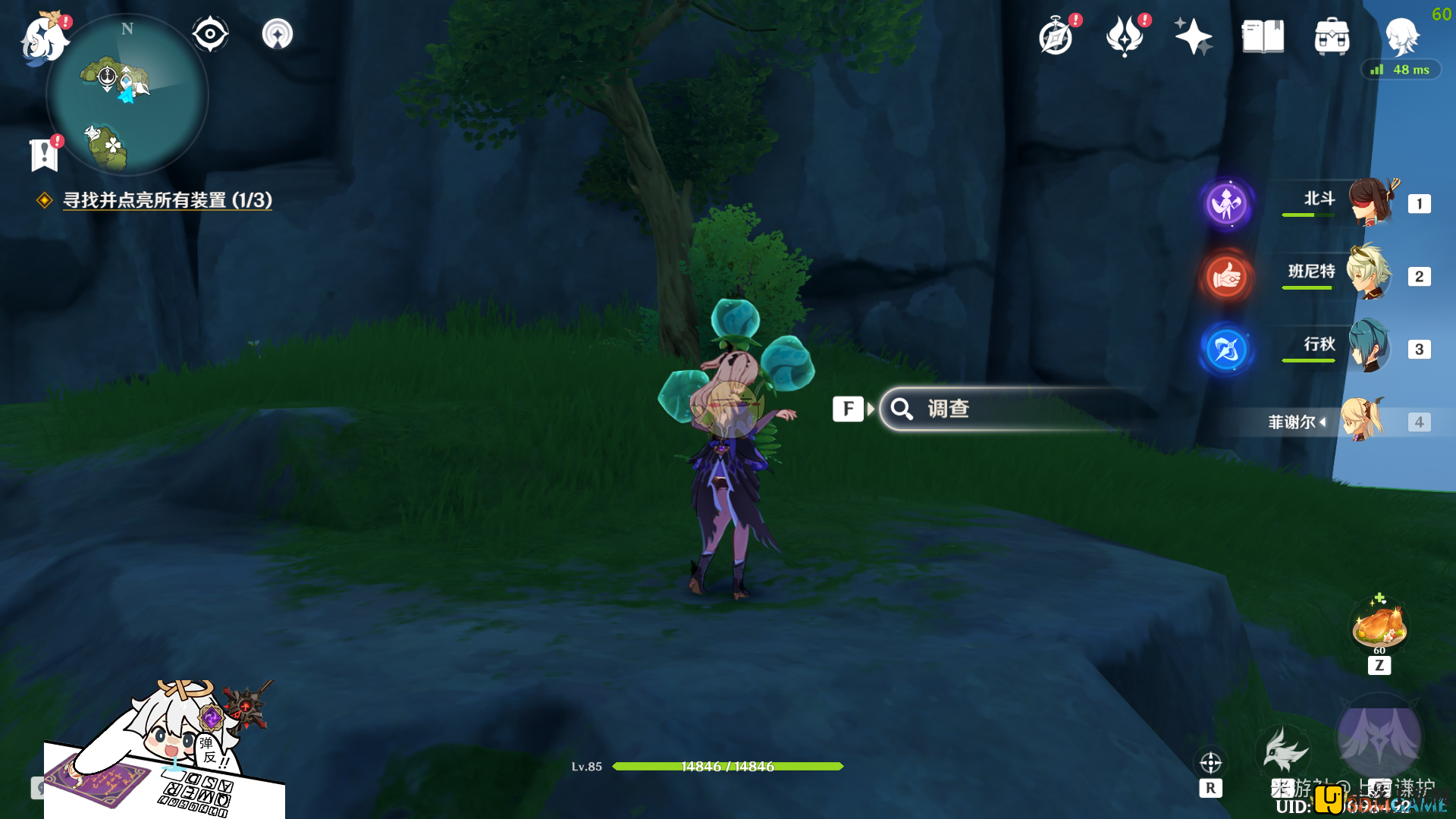The image size is (1456, 819).
Task: Open the Wish screen via the star icon
Action: pyautogui.click(x=1193, y=36)
